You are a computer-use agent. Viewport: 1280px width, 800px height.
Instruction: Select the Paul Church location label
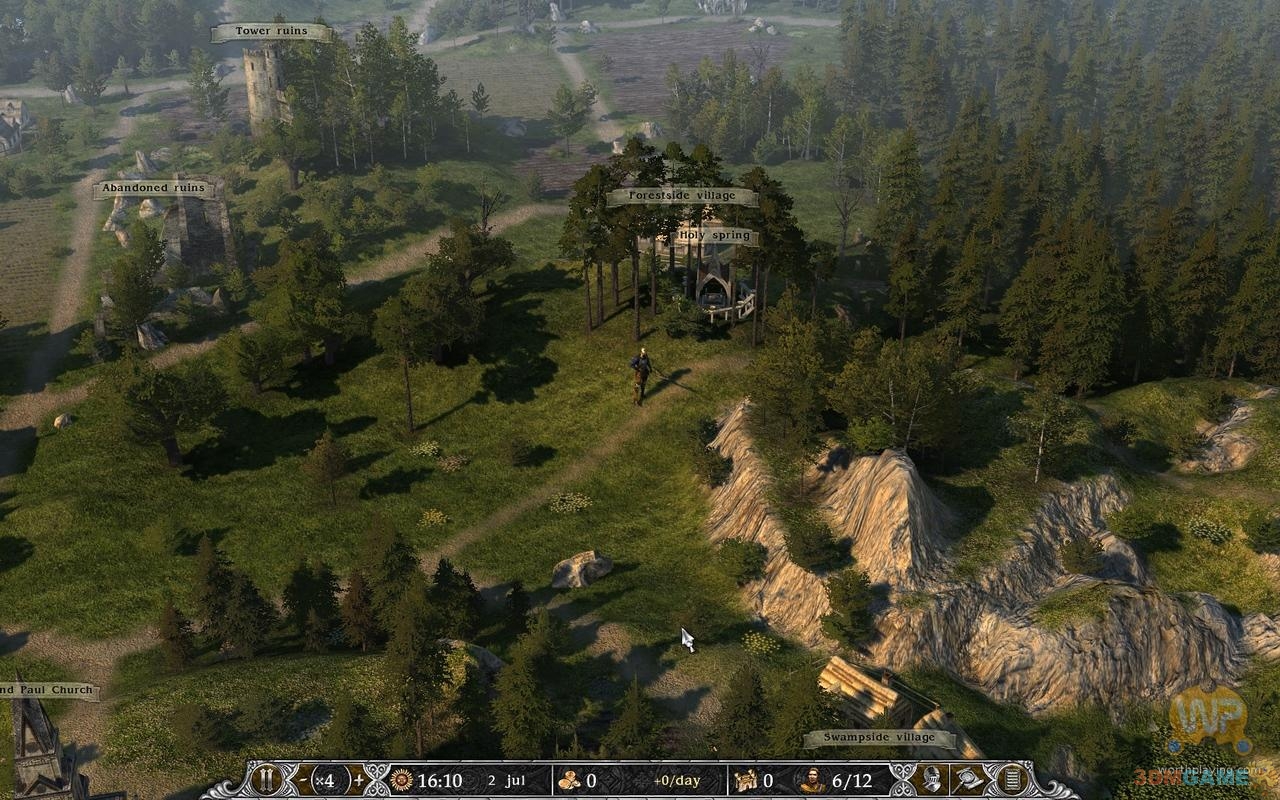click(x=48, y=690)
